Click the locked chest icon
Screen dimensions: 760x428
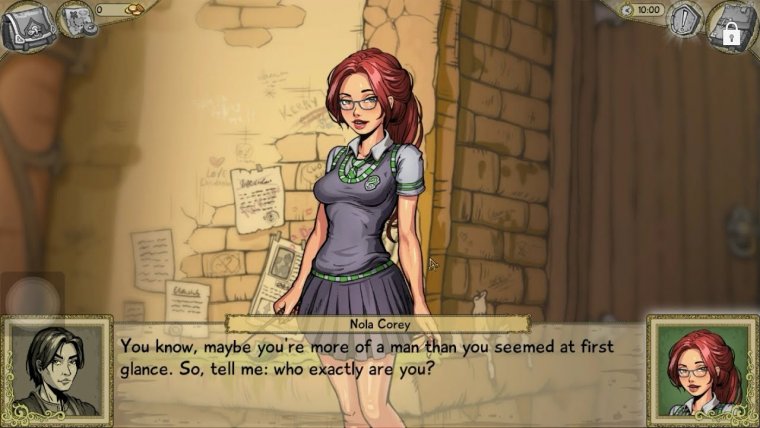(733, 25)
